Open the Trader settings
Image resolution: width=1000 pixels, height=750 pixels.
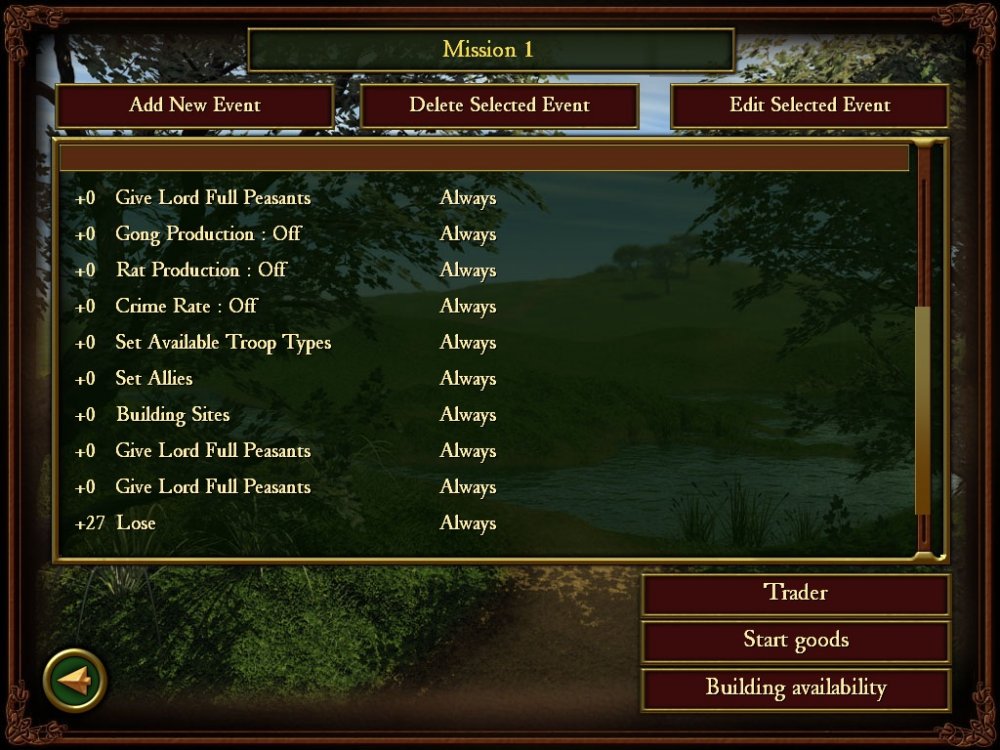pyautogui.click(x=795, y=593)
